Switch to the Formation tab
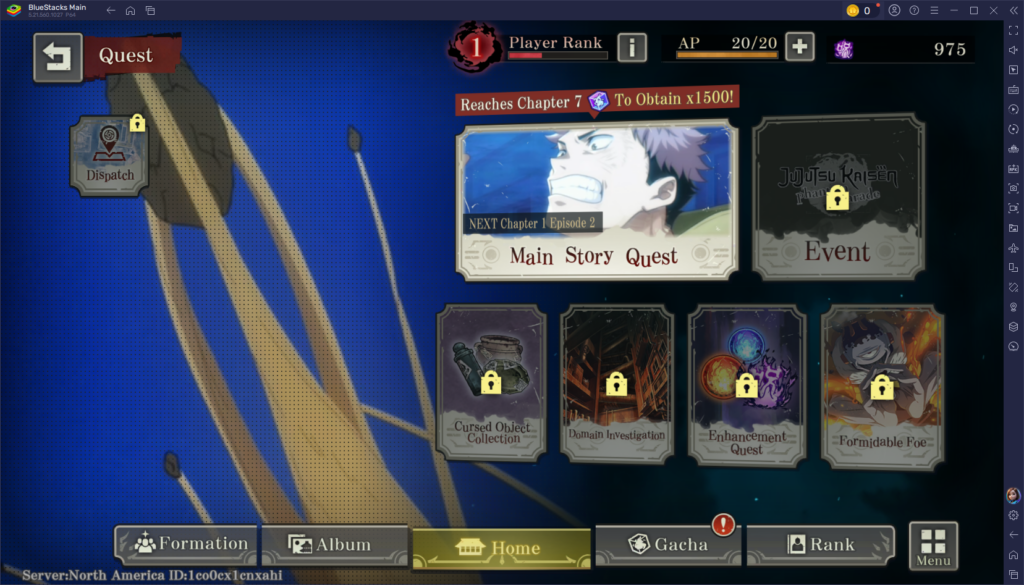This screenshot has height=585, width=1024. (186, 545)
